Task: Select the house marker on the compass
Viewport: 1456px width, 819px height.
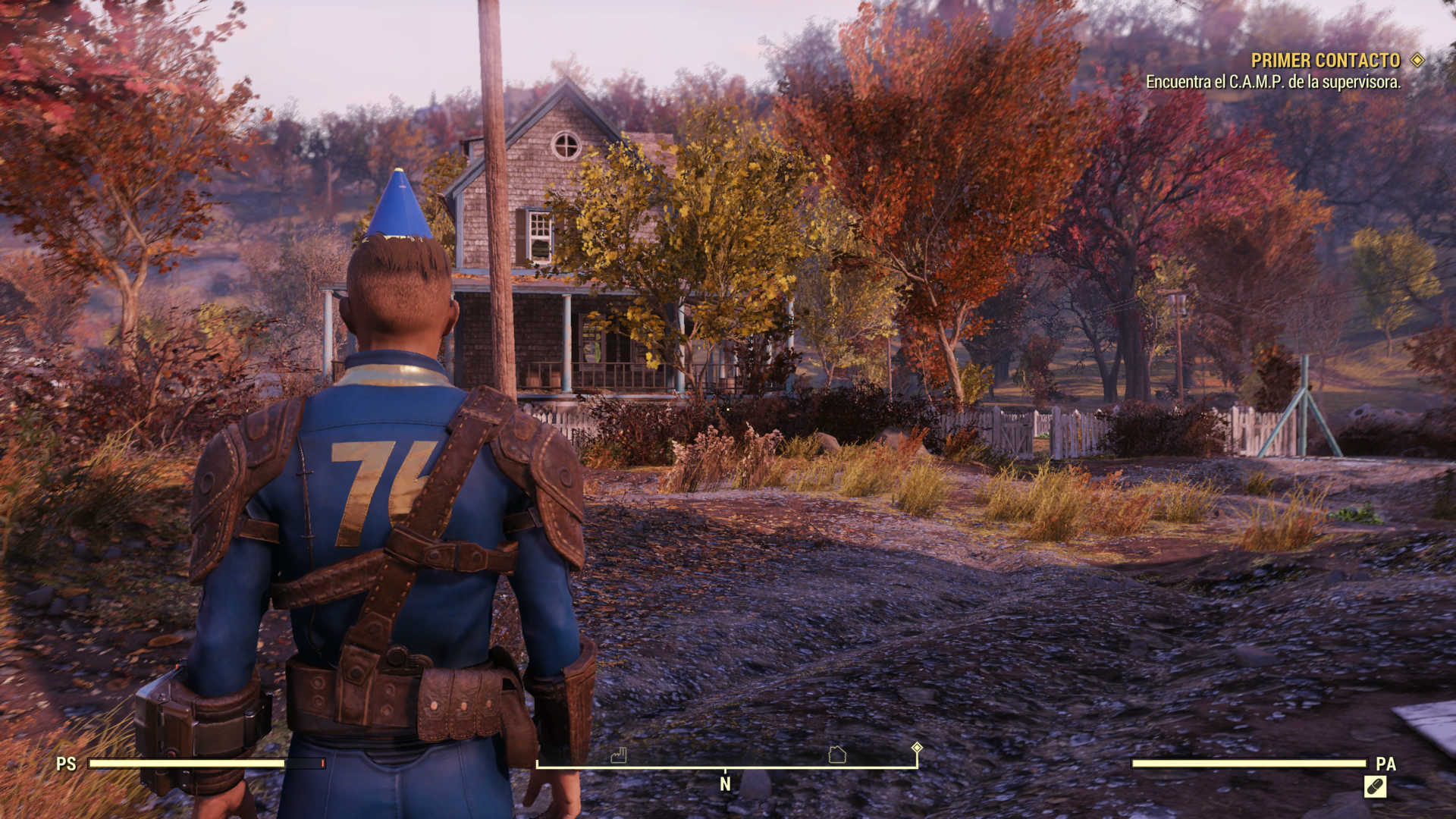Action: pyautogui.click(x=837, y=755)
